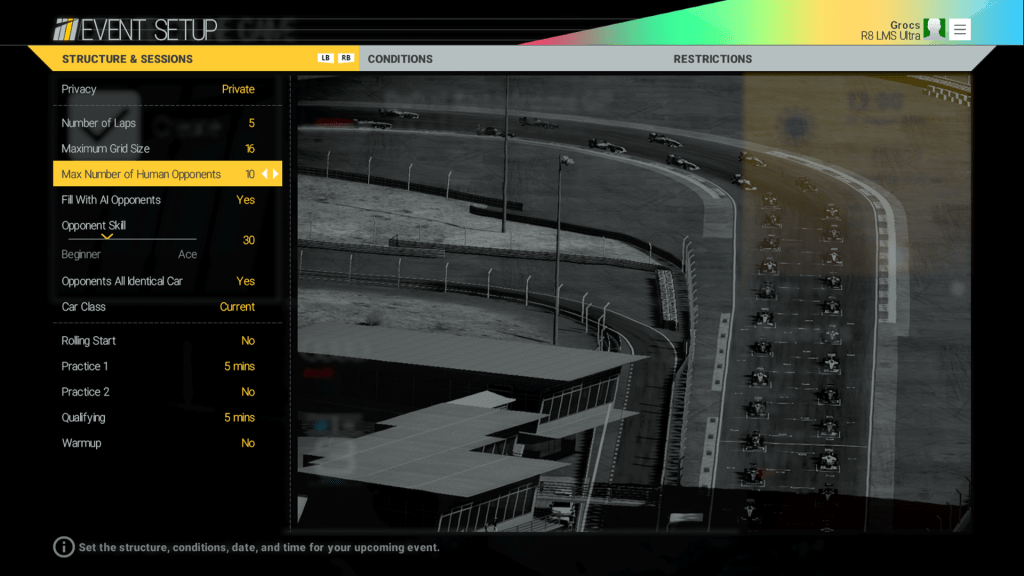Select the Structure & Sessions tab
The height and width of the screenshot is (576, 1024).
[127, 59]
